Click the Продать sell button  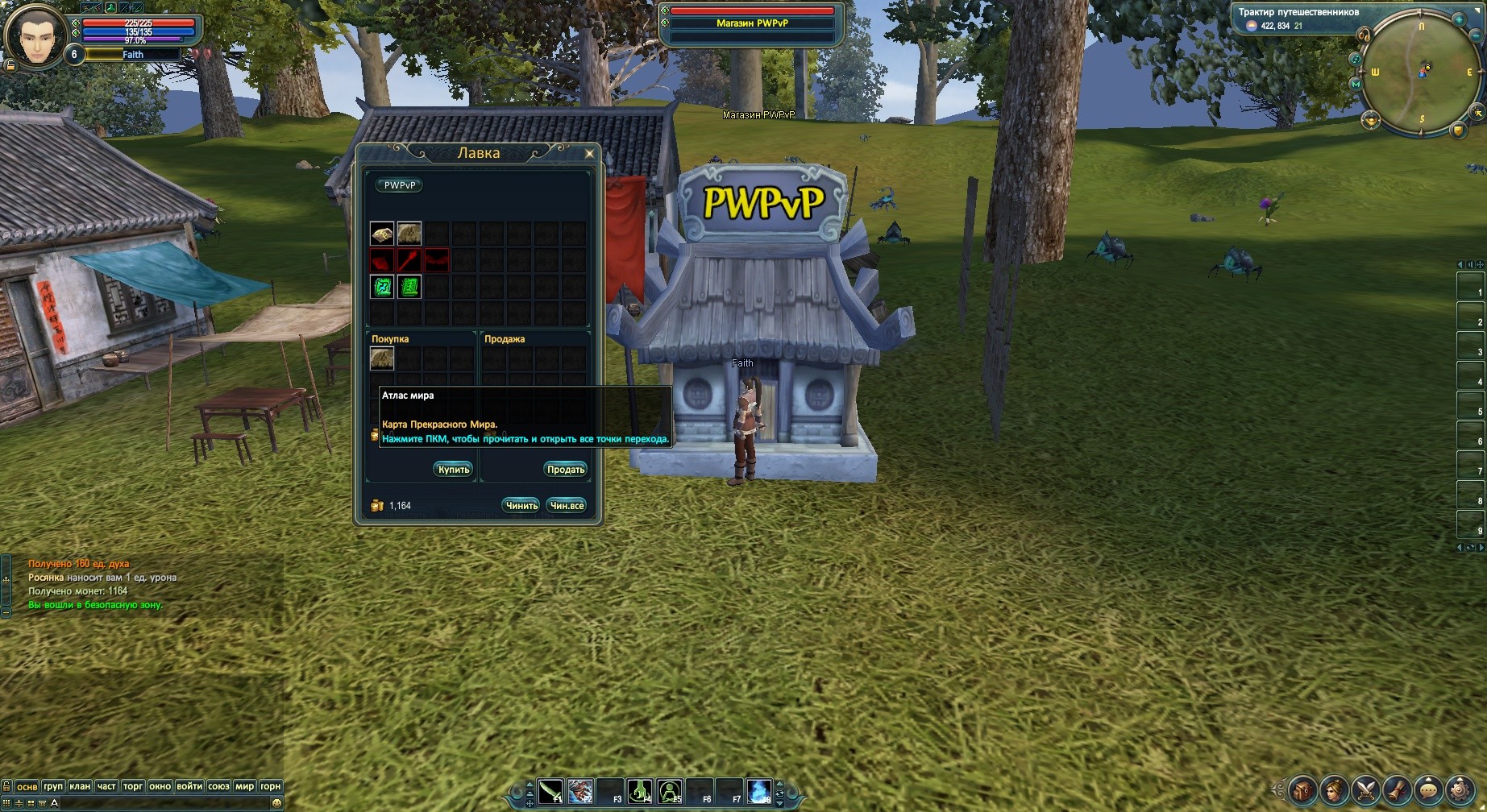coord(566,470)
